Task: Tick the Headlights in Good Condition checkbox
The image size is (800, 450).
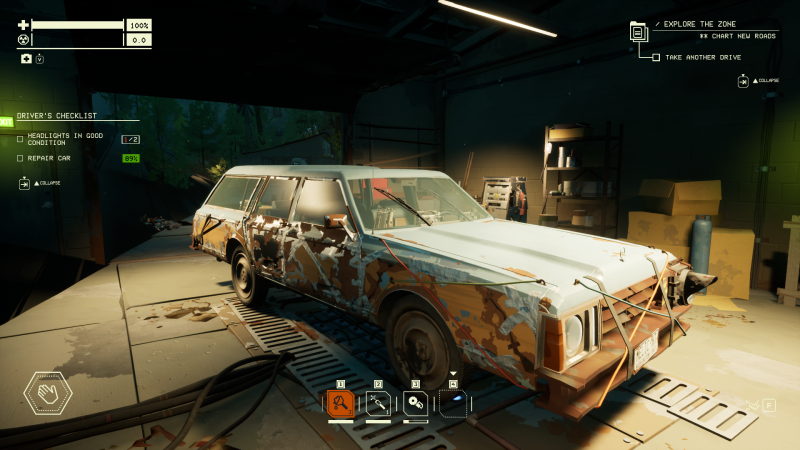Action: 20,139
